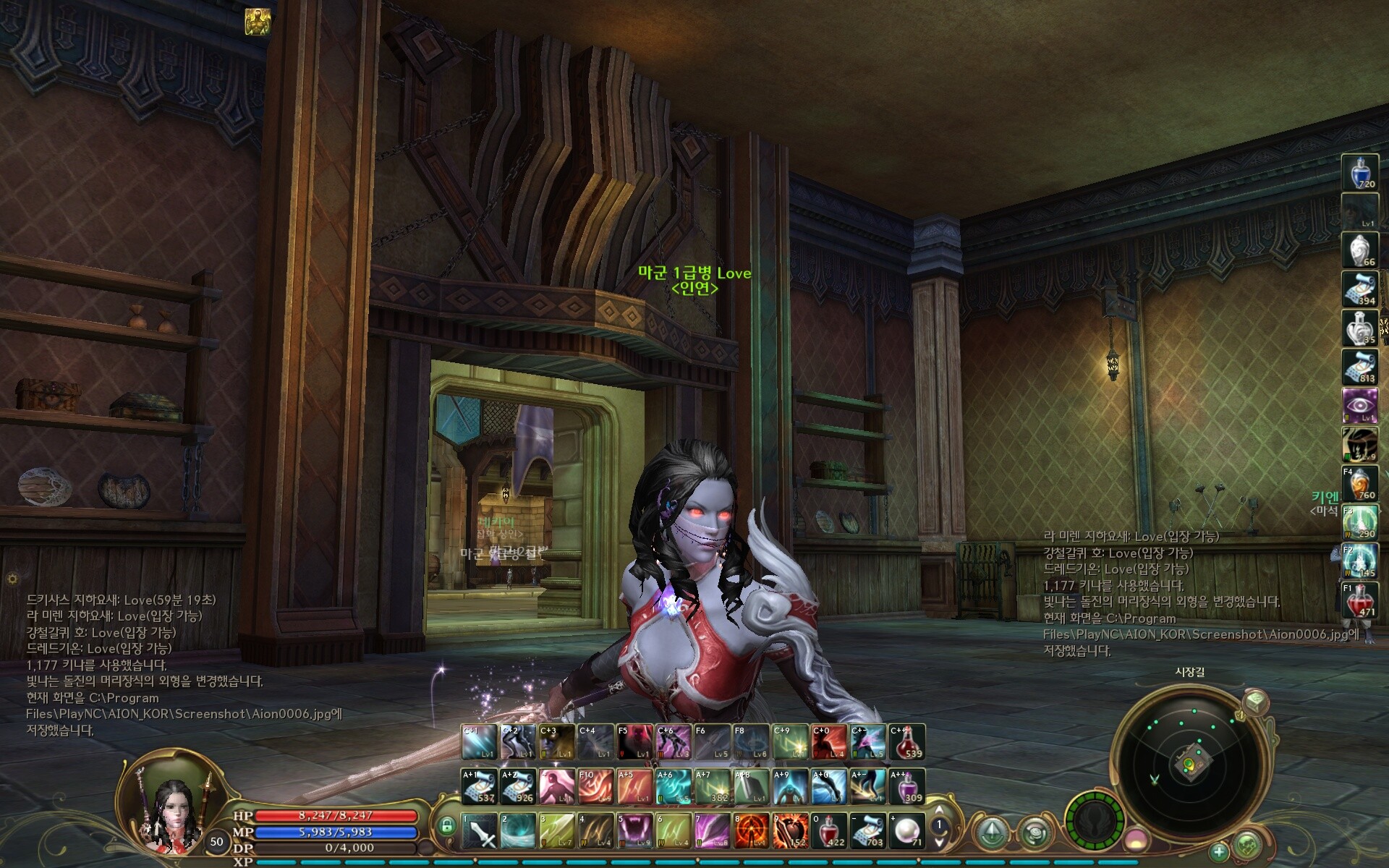The width and height of the screenshot is (1389, 868).
Task: Use the sword basic attack in slot 1
Action: coord(479,830)
